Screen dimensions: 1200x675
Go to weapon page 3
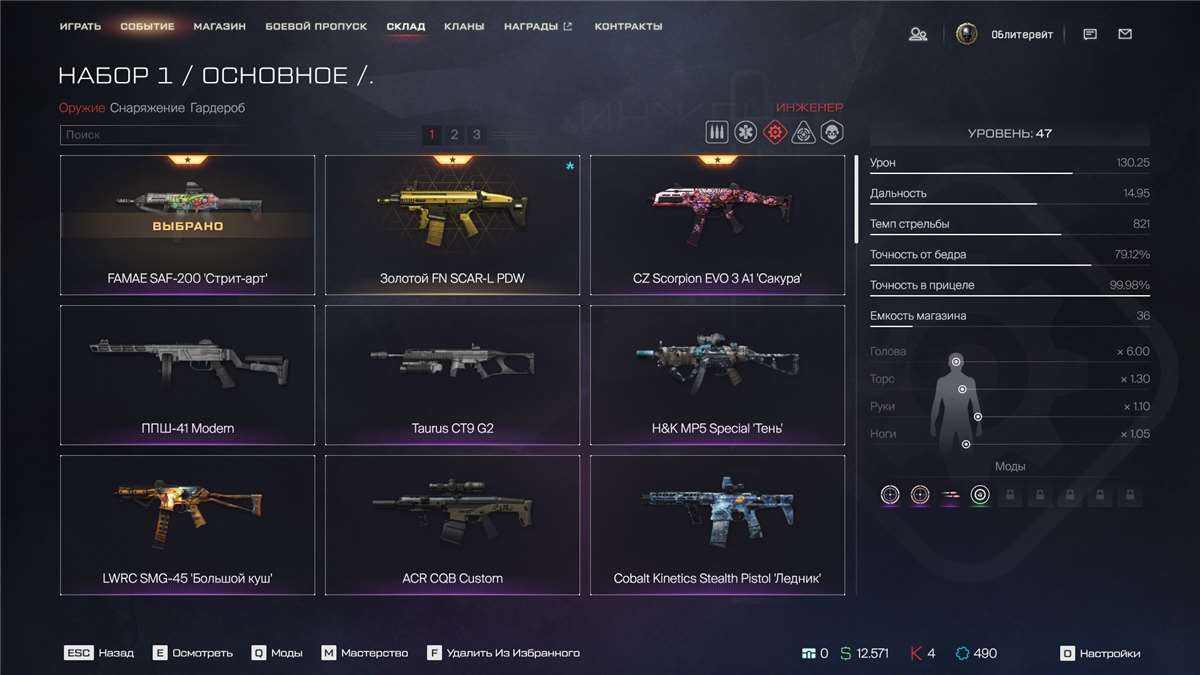pos(477,135)
